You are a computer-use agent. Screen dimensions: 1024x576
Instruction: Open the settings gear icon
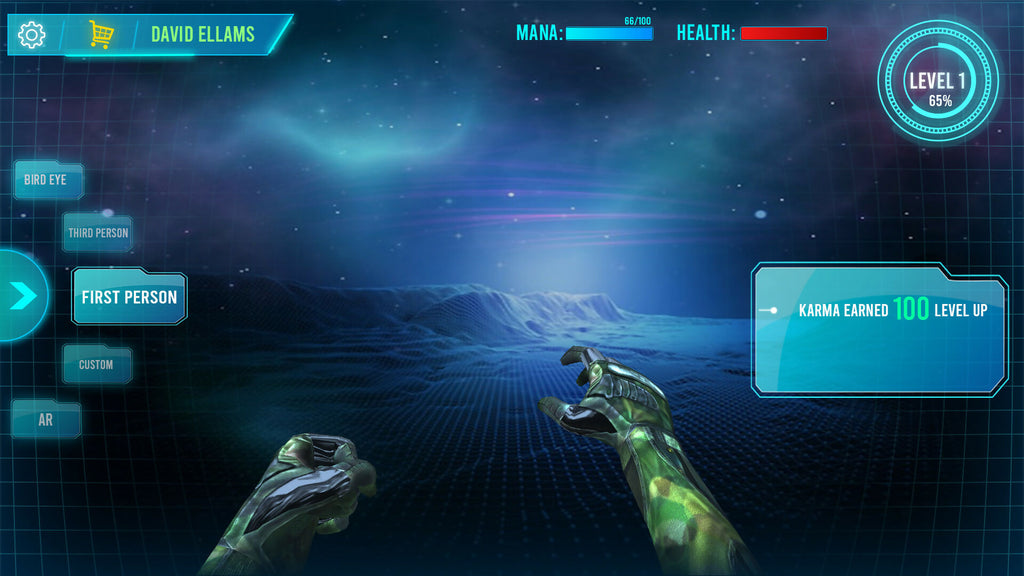click(32, 35)
